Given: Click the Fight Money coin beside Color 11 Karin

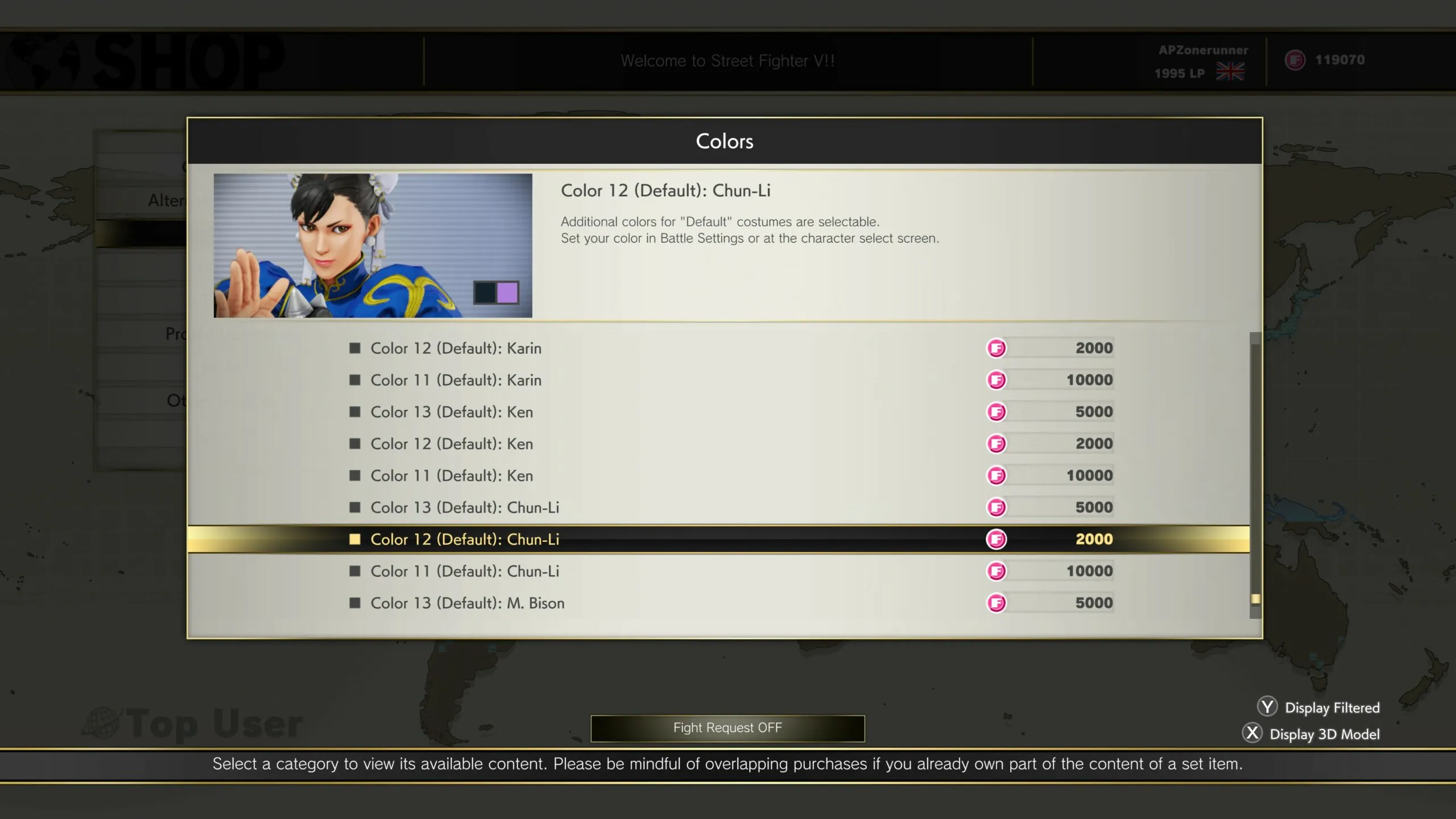Looking at the screenshot, I should pyautogui.click(x=996, y=380).
